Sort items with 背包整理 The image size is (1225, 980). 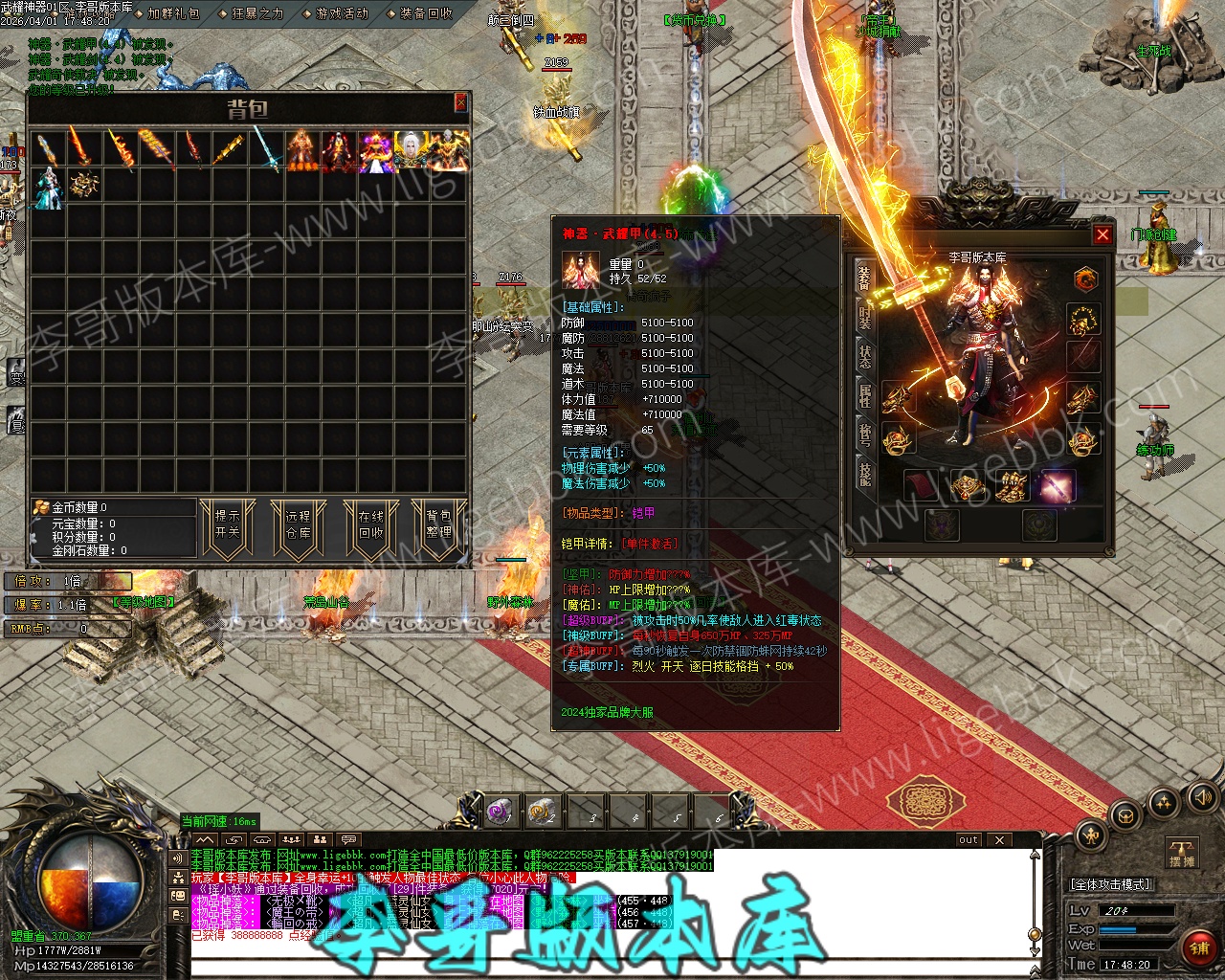pyautogui.click(x=439, y=524)
